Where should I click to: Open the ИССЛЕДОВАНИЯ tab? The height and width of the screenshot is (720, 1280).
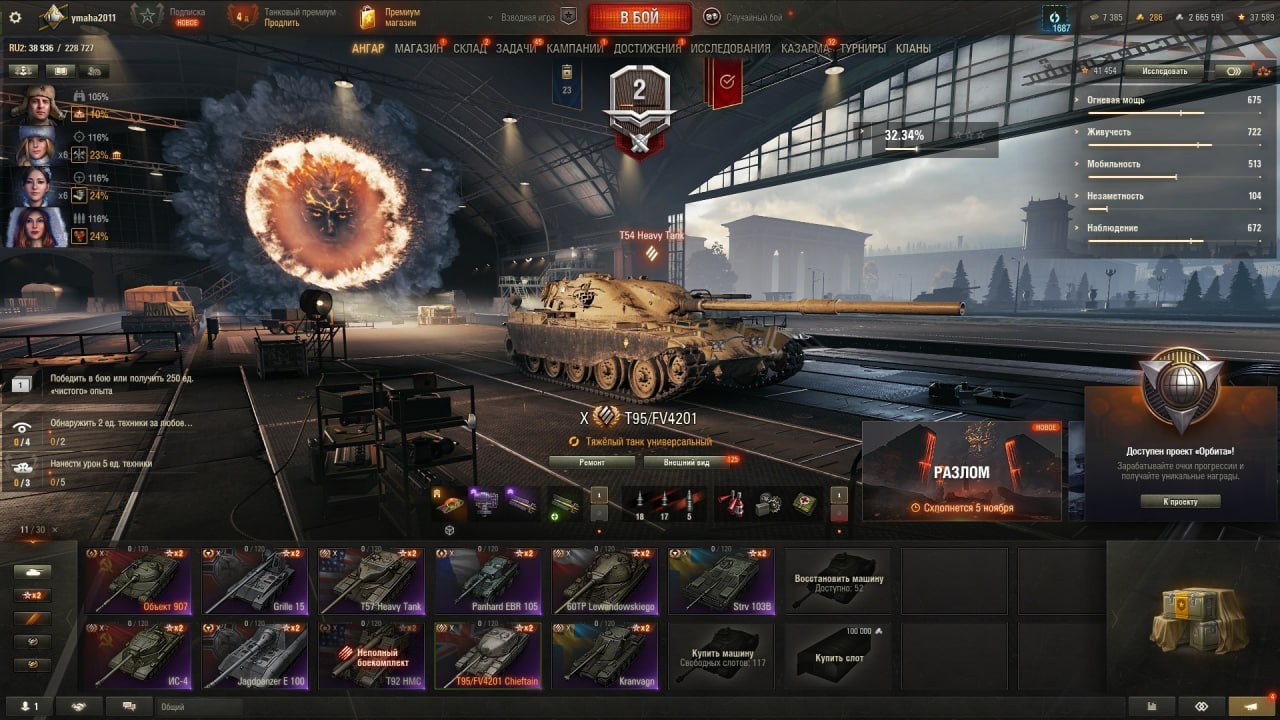730,48
